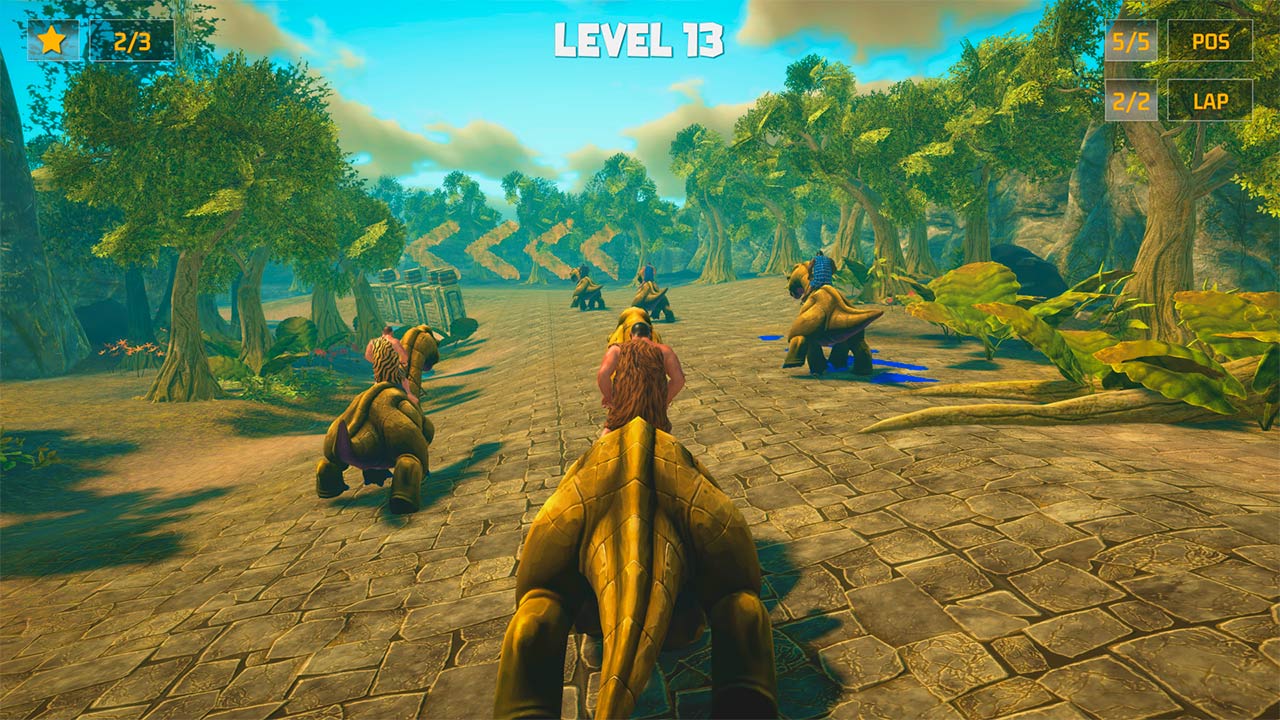Screen dimensions: 1280x720
Task: Click the 2/2 lap counter
Action: coord(1130,101)
